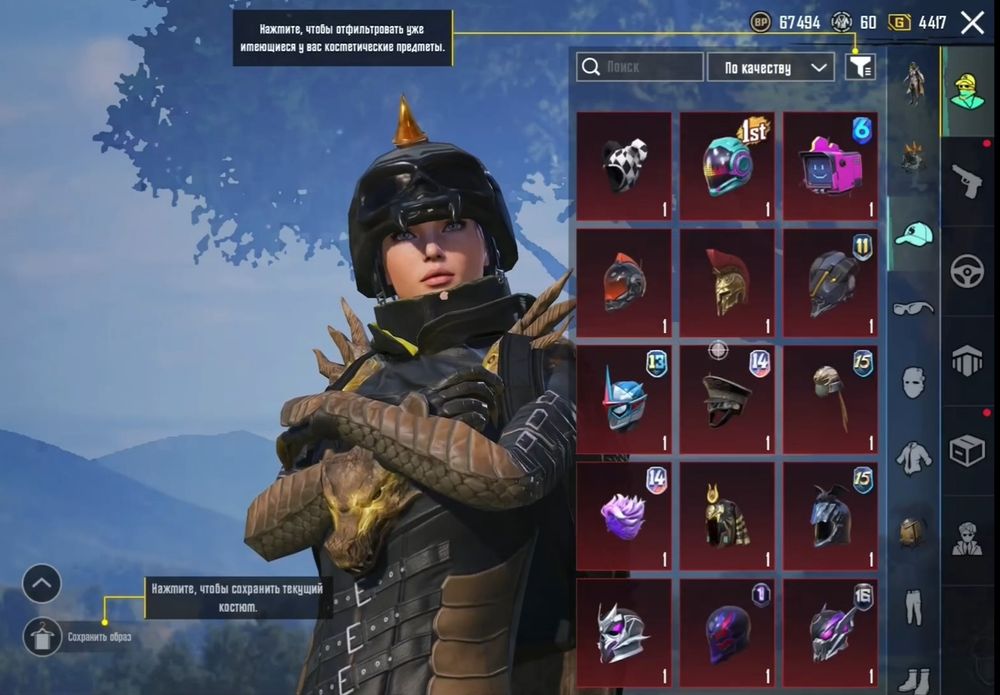Screen dimensions: 1000x695
Task: Expand the round up-arrow button
Action: [x=42, y=584]
